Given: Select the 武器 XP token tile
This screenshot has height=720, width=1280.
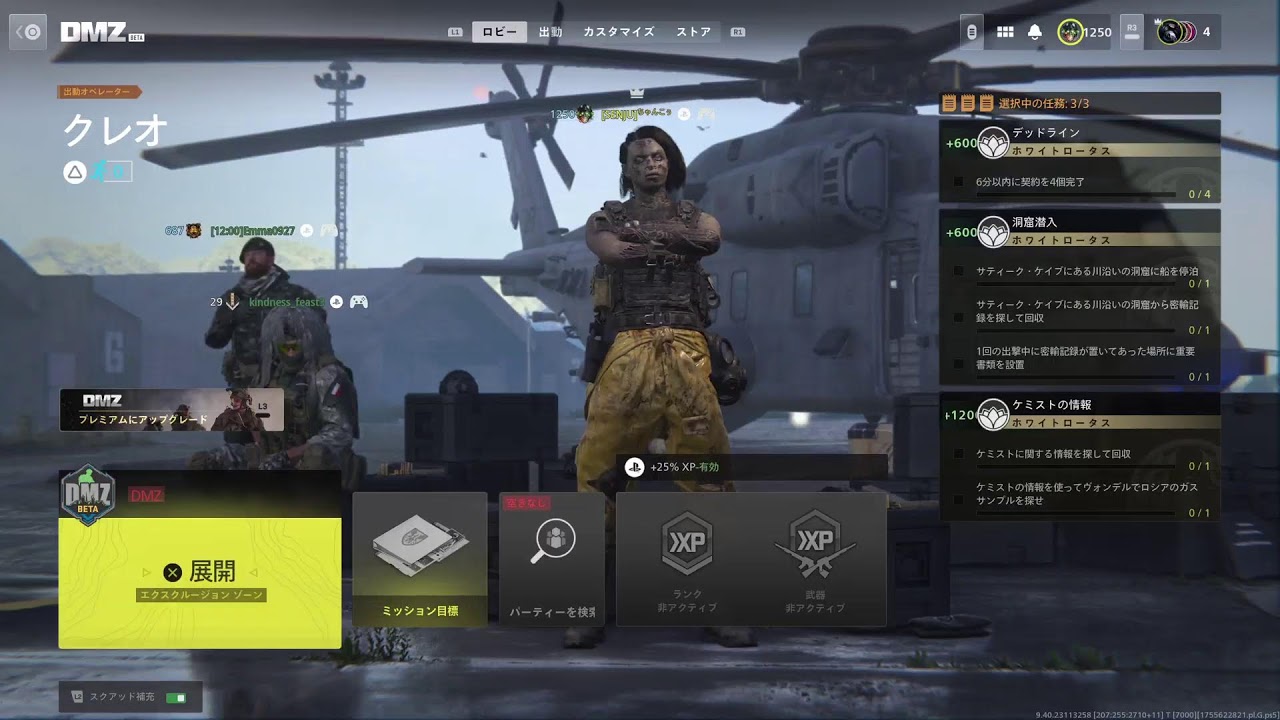Looking at the screenshot, I should (x=816, y=560).
